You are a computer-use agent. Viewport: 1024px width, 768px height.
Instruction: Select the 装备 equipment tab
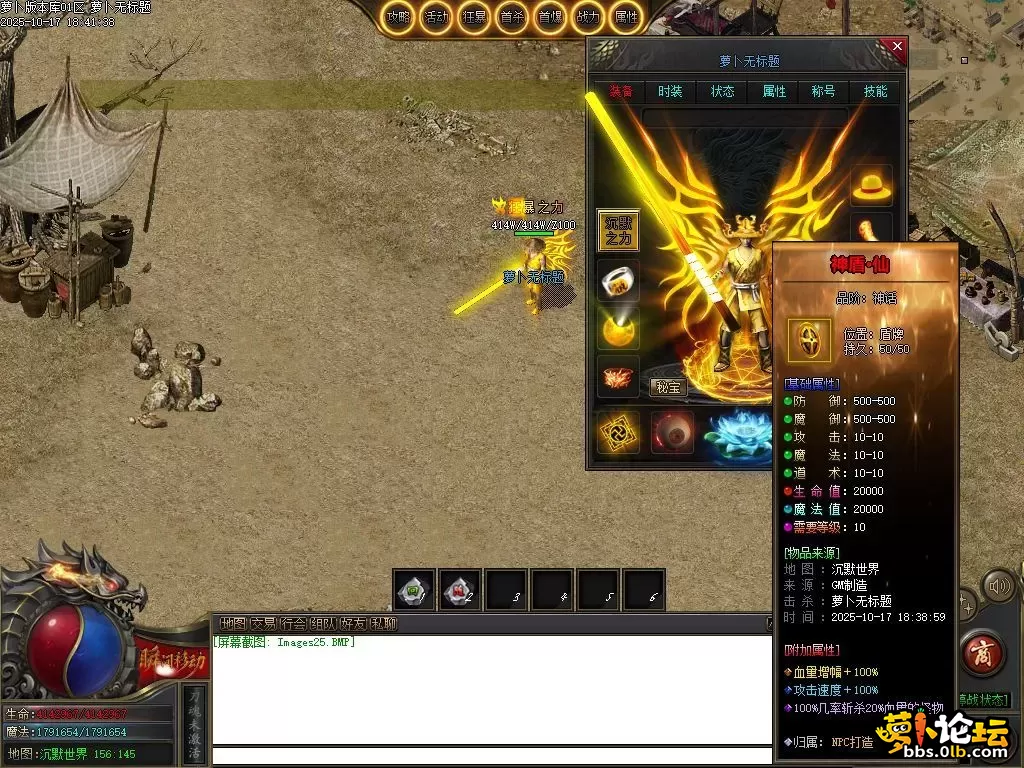coord(620,91)
